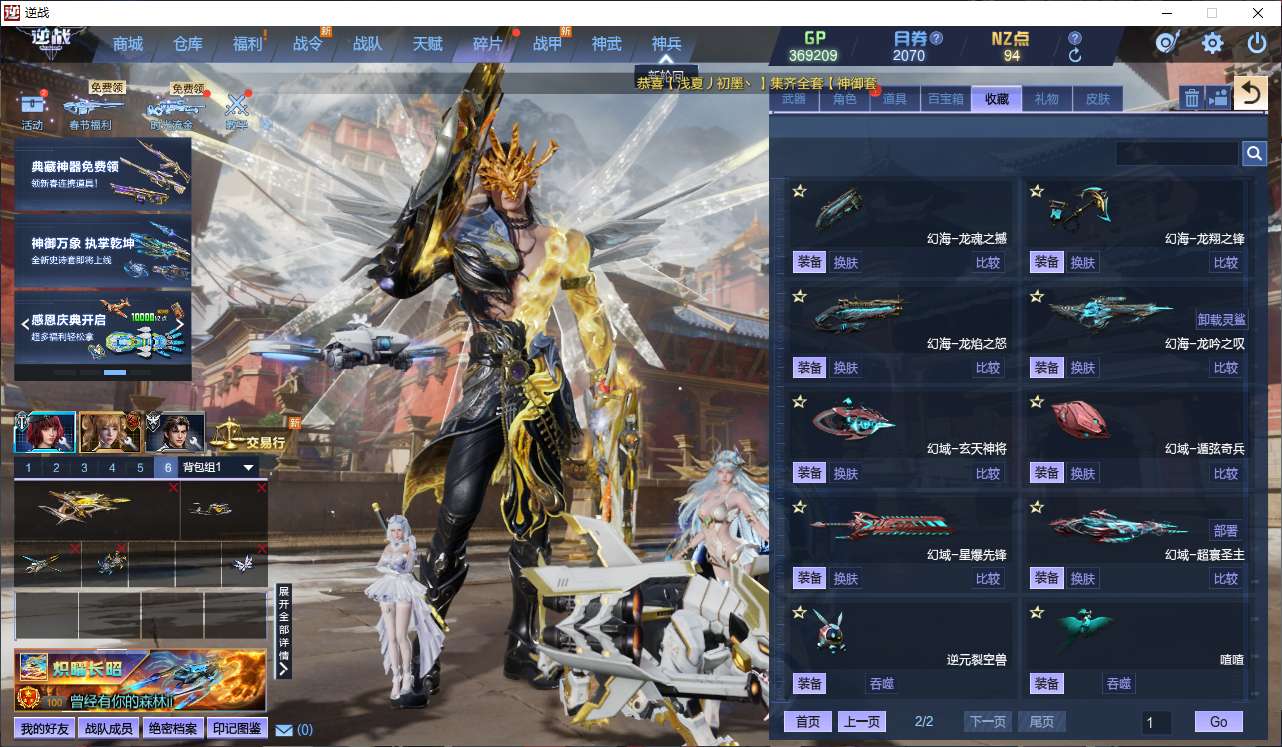
Task: Compare the 幻海-龙翔之锋 with 比较
Action: pyautogui.click(x=1226, y=263)
